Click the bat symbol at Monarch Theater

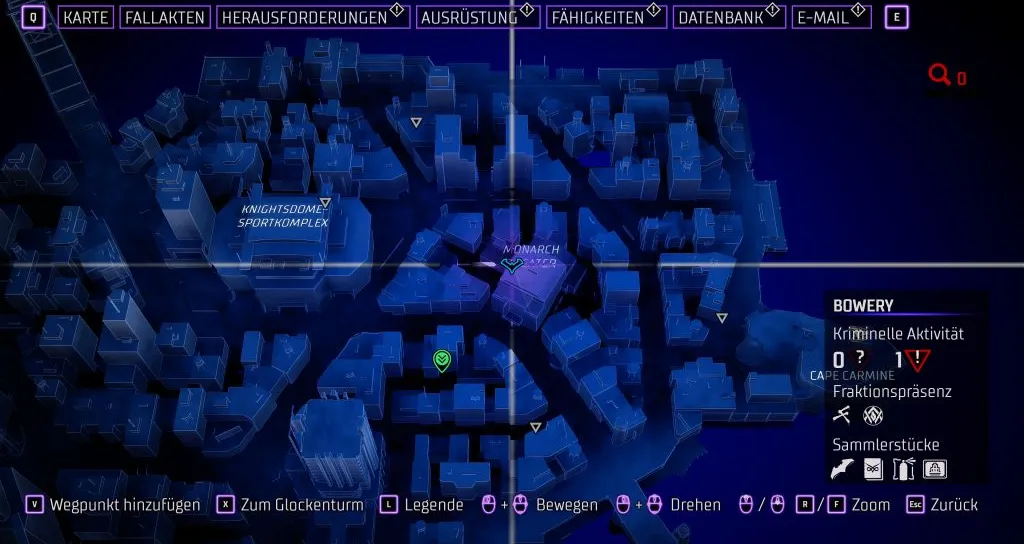(512, 265)
